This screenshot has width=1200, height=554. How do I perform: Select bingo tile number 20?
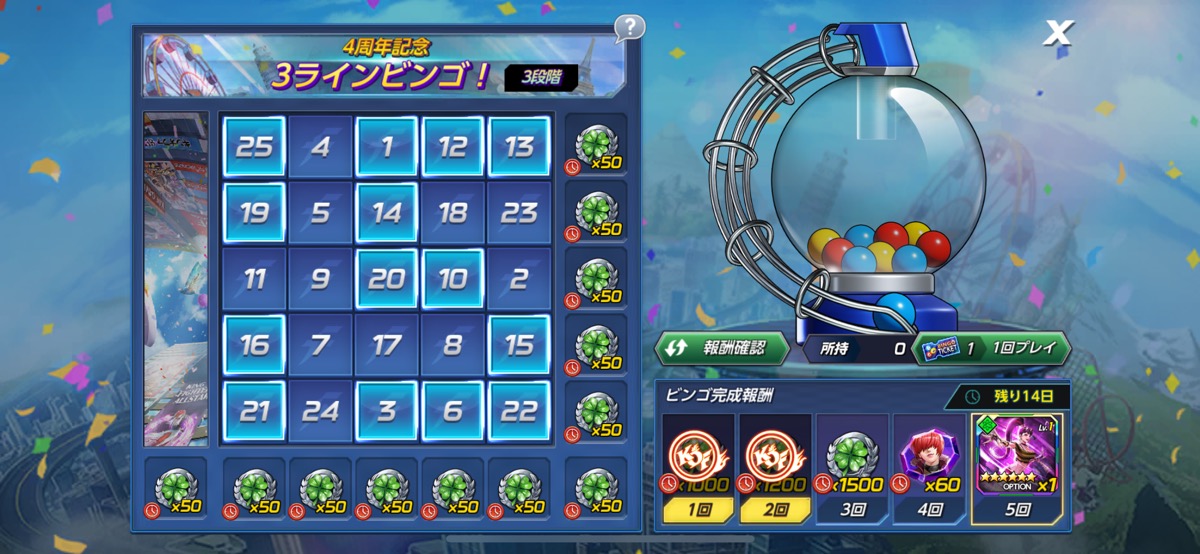pyautogui.click(x=386, y=279)
